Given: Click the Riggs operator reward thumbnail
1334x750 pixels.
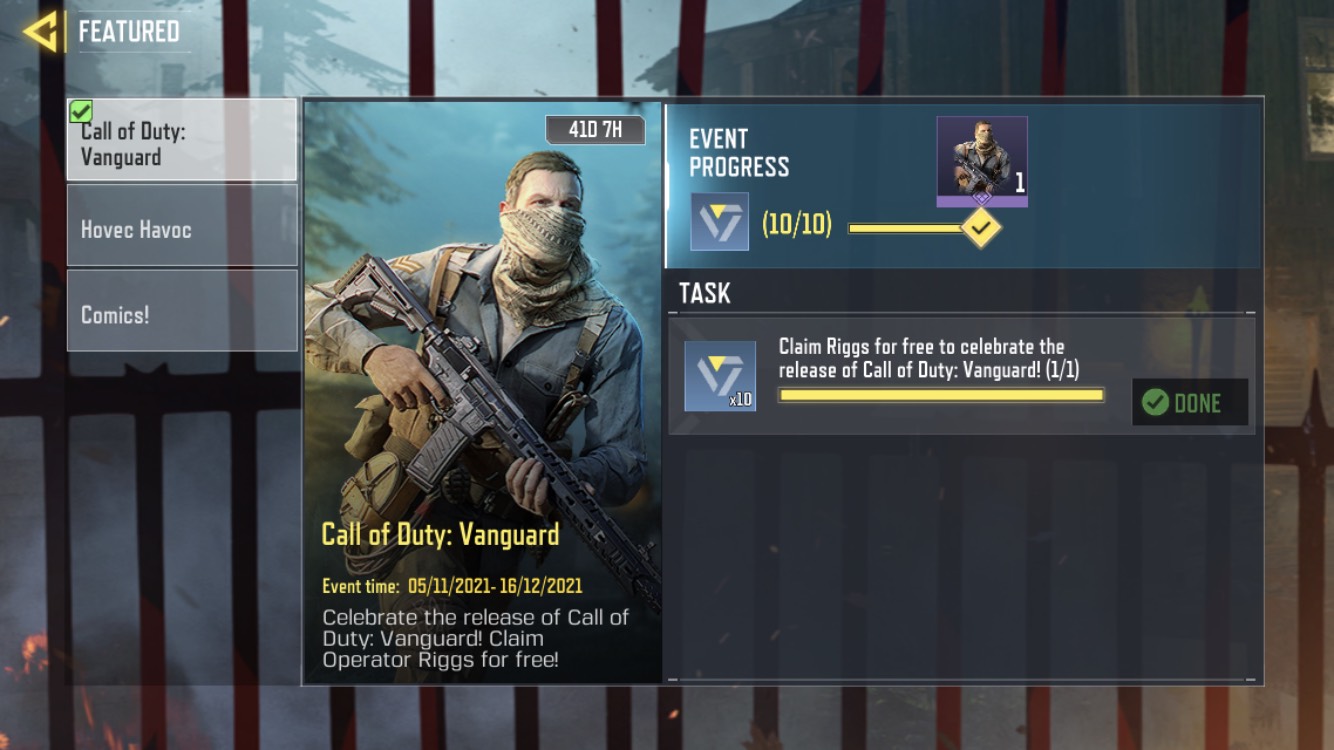Looking at the screenshot, I should (981, 160).
